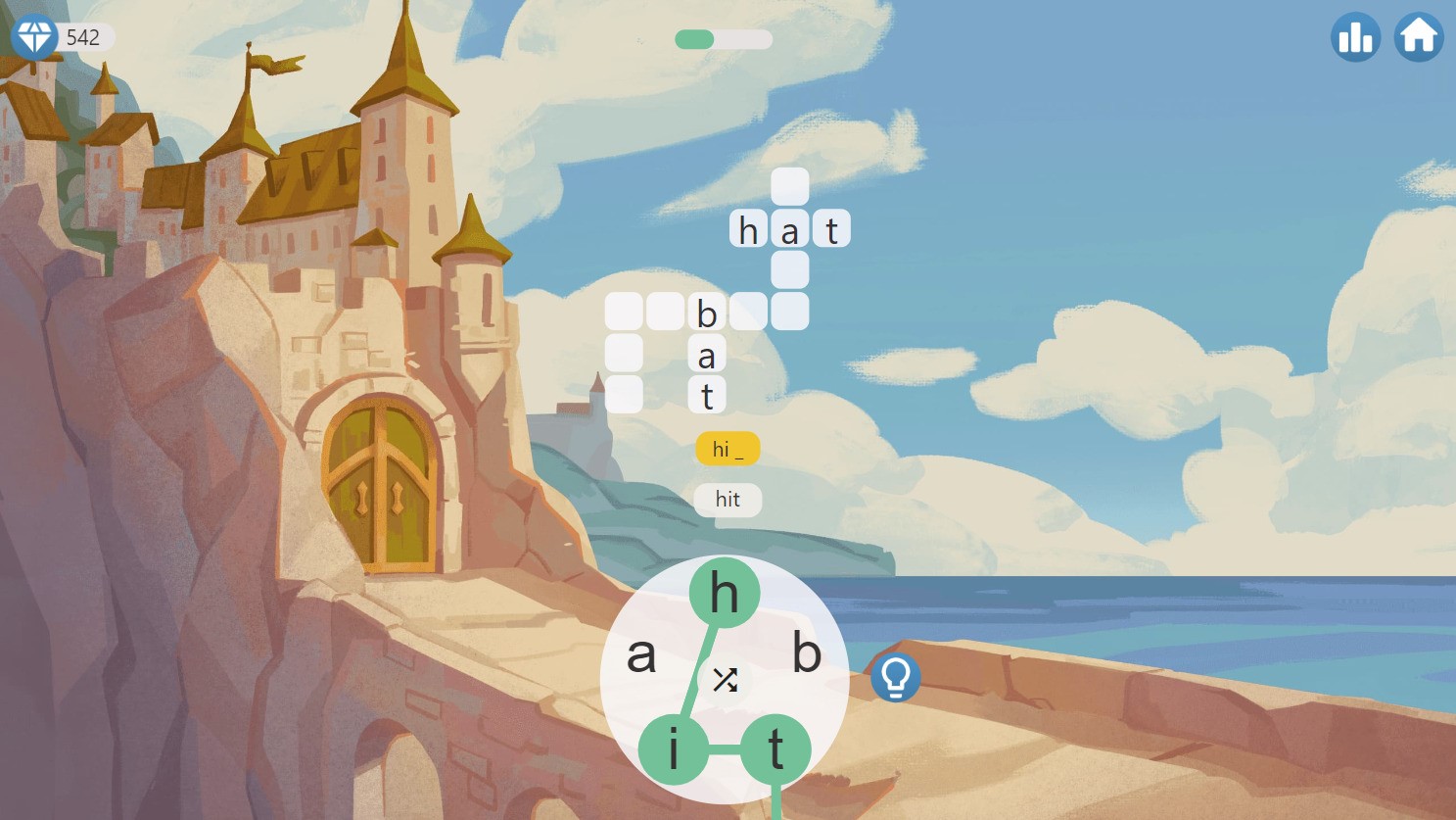Tap the vertical 'bat' word tiles
Image resolution: width=1456 pixels, height=820 pixels.
pos(706,354)
